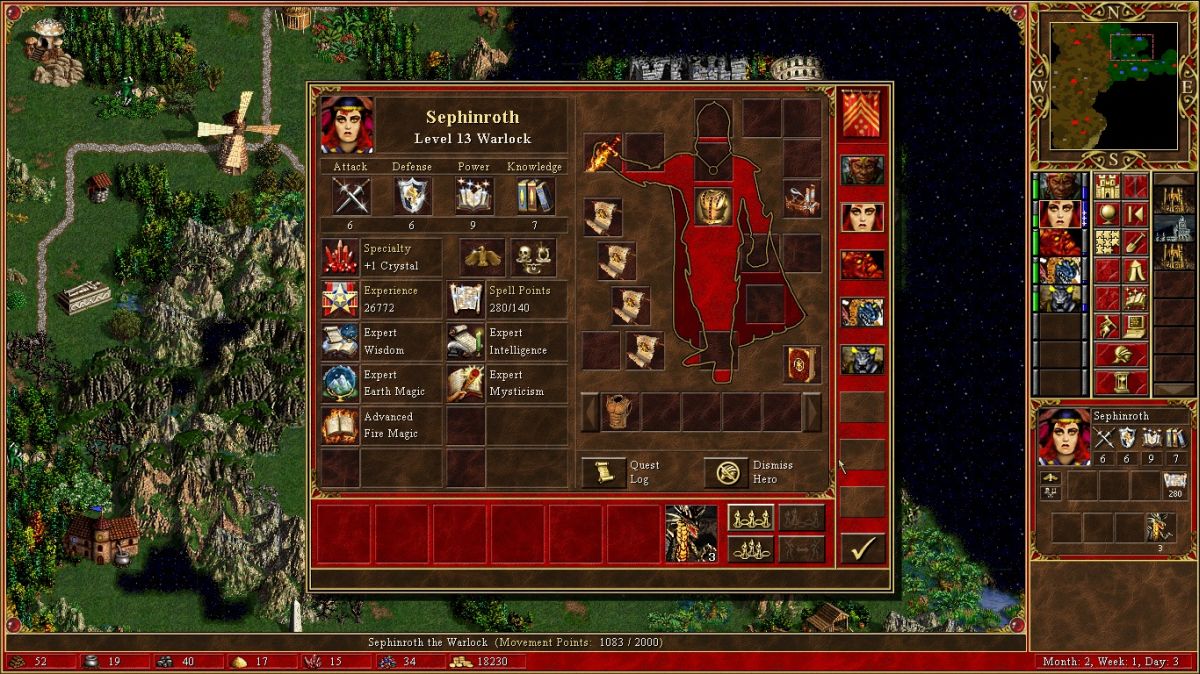View the Expert Wisdom skill
This screenshot has width=1200, height=674.
click(x=340, y=342)
